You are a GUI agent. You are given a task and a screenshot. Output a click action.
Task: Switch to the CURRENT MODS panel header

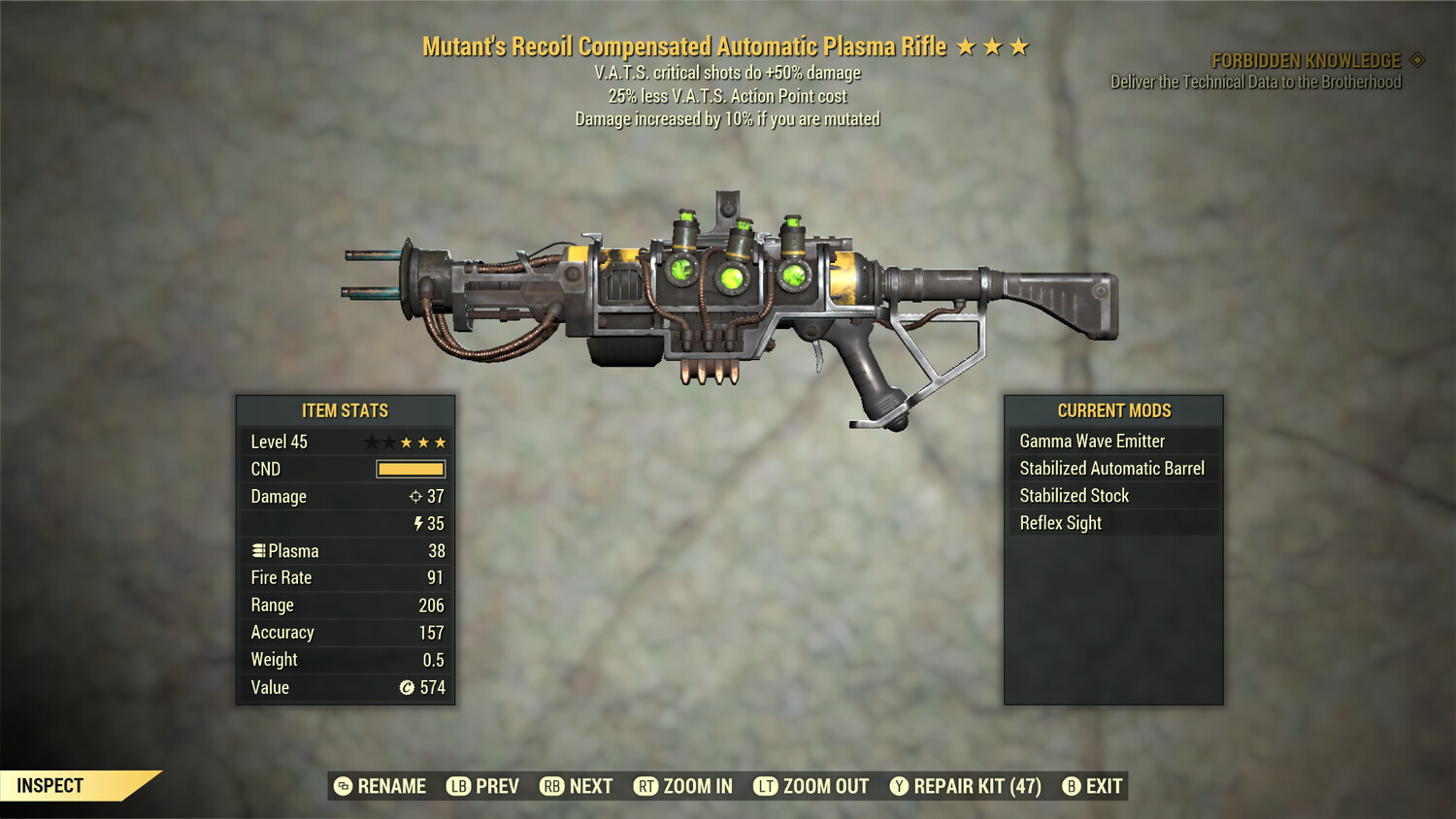[1112, 410]
